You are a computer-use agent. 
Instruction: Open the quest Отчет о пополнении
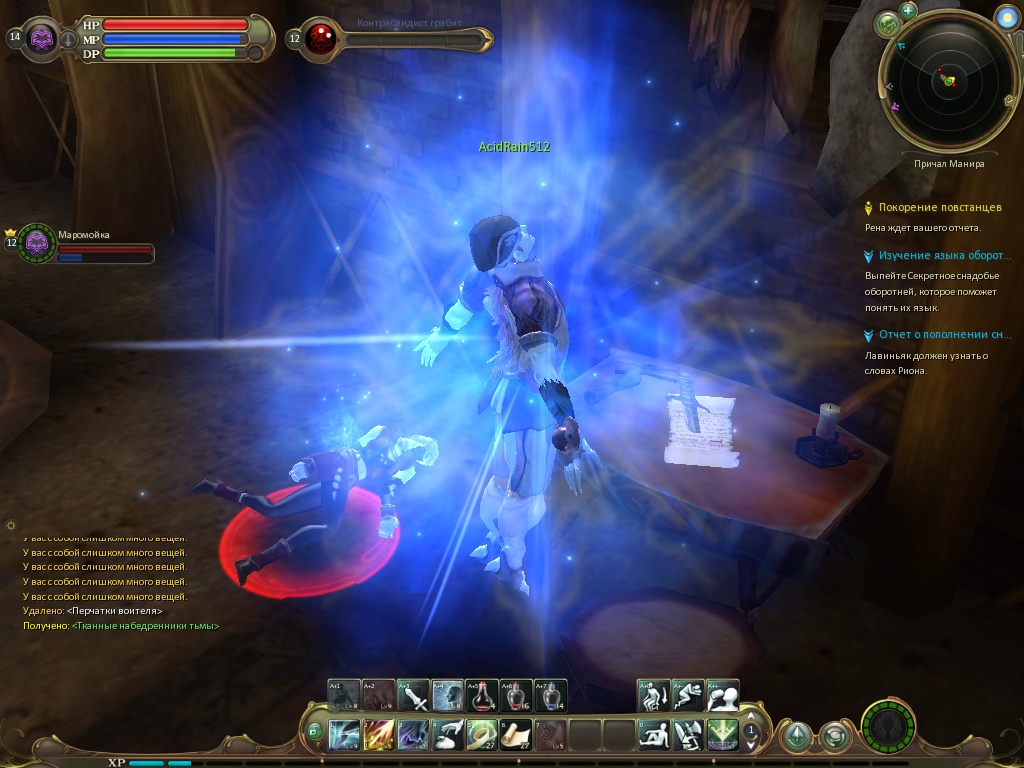coord(944,335)
